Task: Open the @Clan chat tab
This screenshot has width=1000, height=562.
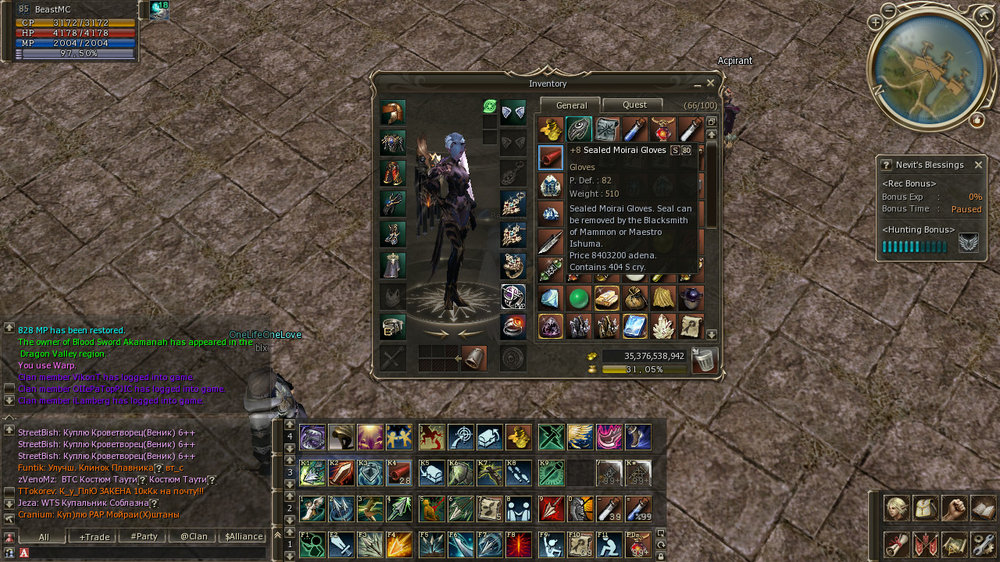Action: [193, 537]
